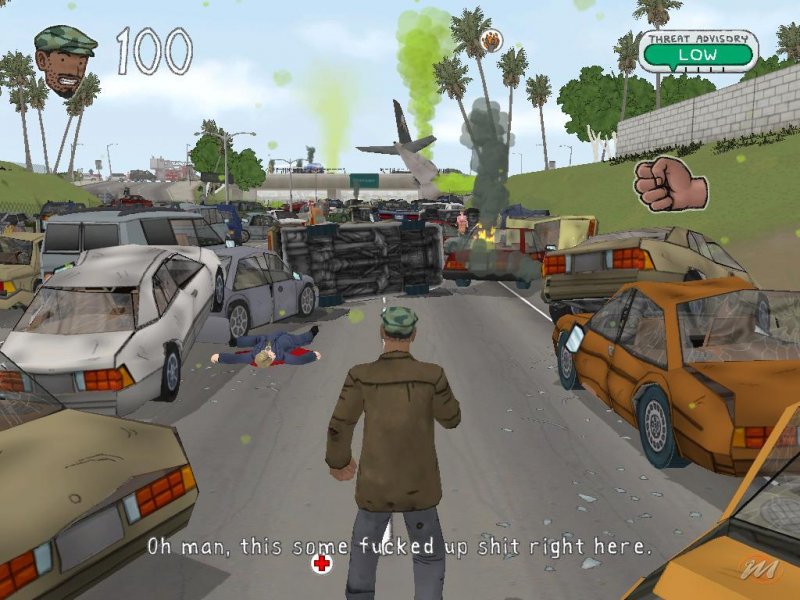This screenshot has height=600, width=800.
Task: Click the orange circular objective marker
Action: click(x=491, y=41)
